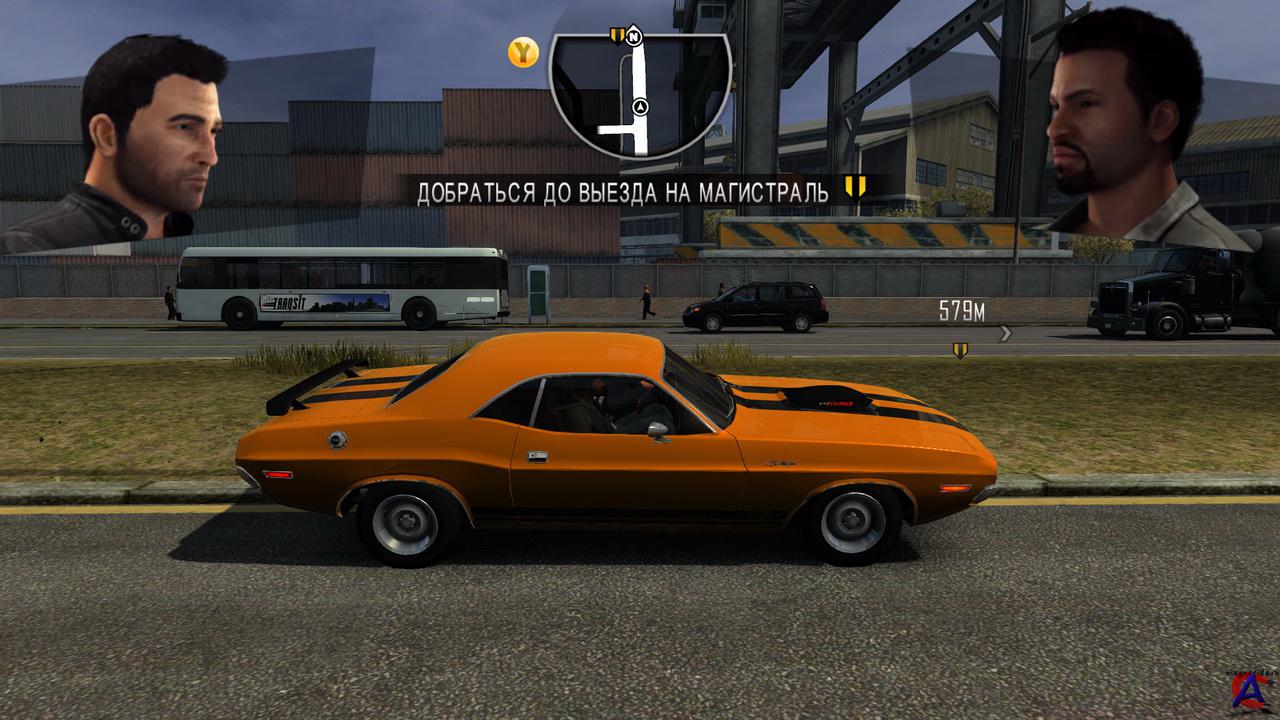Click the north compass marker on the minimap
Viewport: 1280px width, 720px height.
point(634,37)
